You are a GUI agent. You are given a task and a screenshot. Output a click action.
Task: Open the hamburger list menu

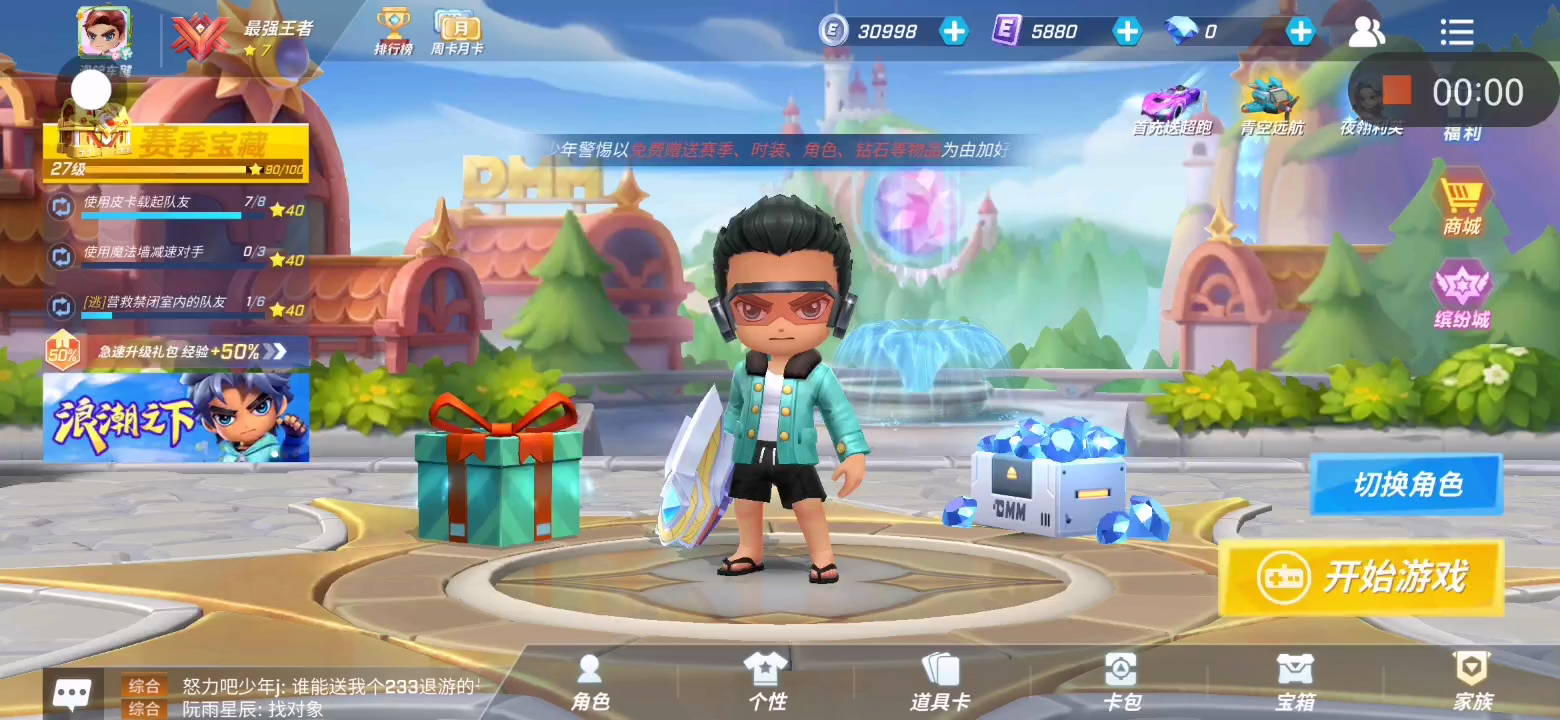click(1457, 32)
